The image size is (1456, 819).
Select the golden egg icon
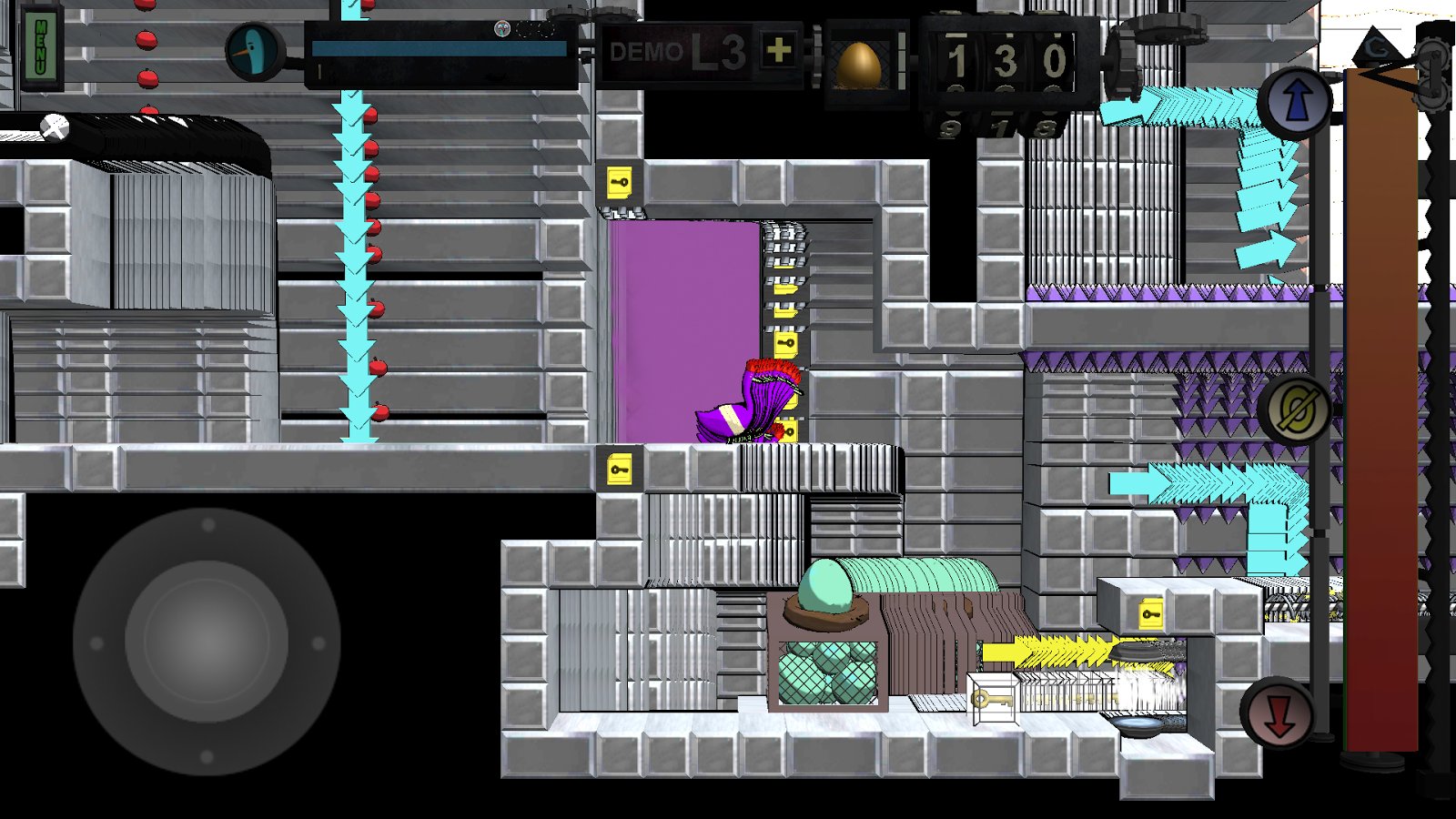tap(857, 64)
